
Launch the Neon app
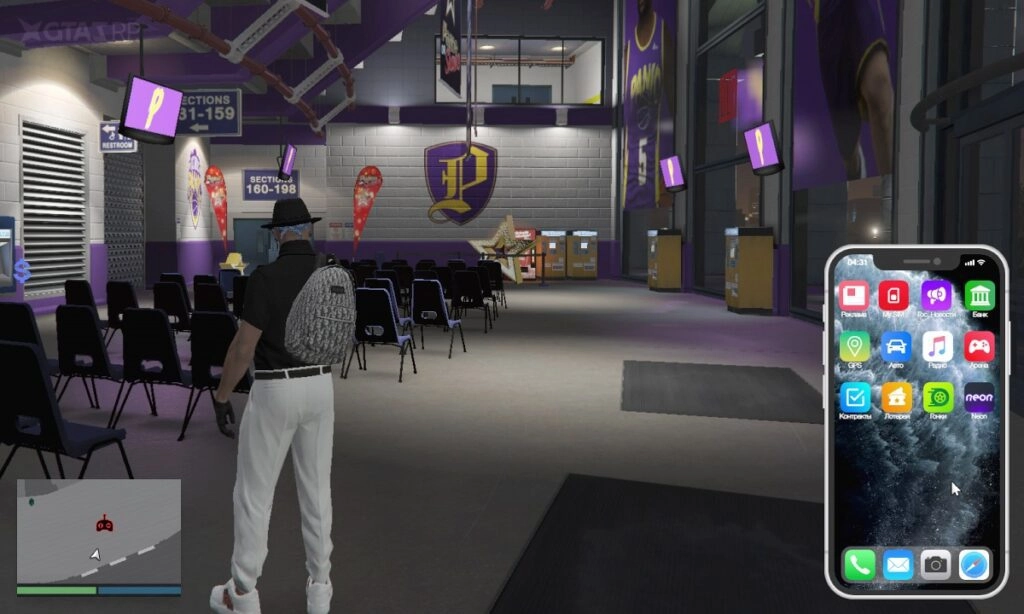979,397
